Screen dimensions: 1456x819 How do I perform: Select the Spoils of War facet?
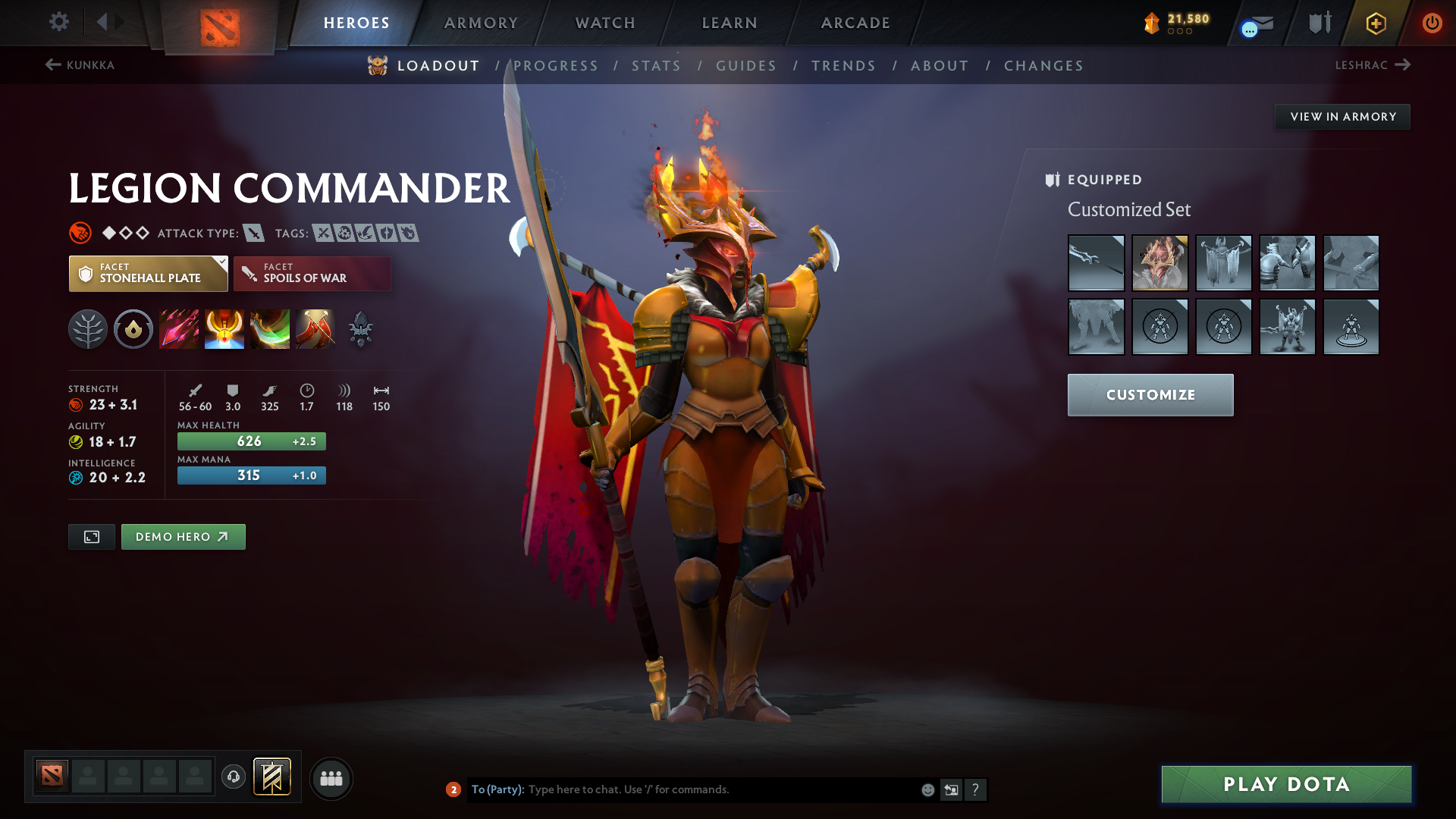coord(312,273)
